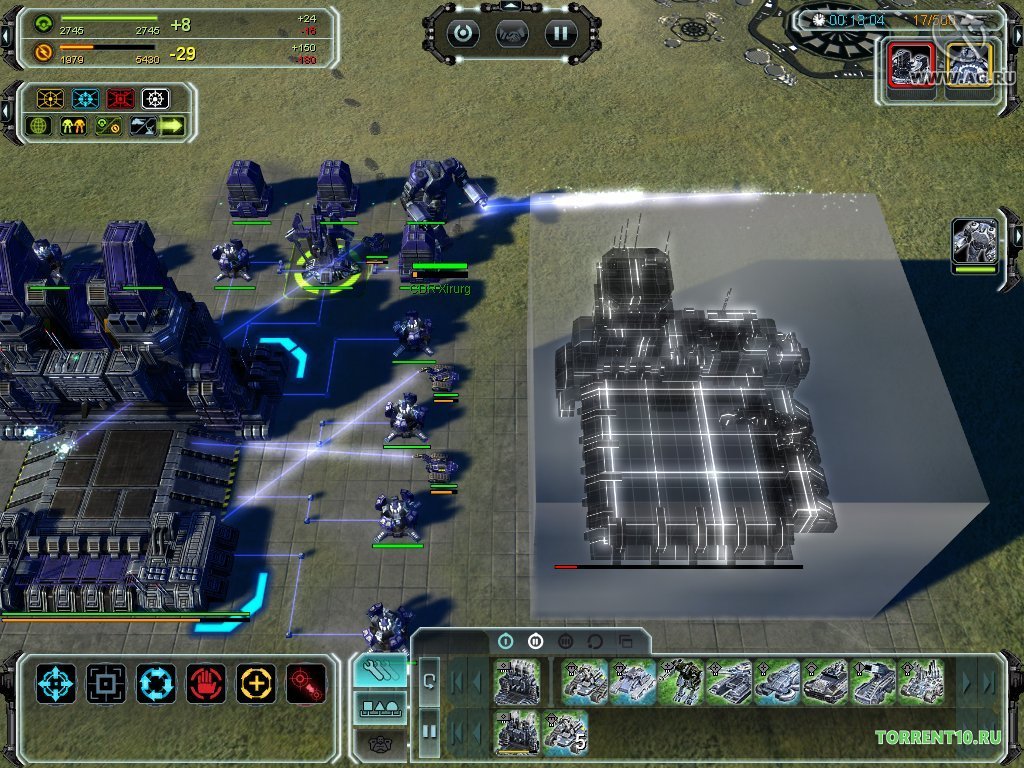
Task: Open the diplomacy handshake panel
Action: (x=512, y=32)
